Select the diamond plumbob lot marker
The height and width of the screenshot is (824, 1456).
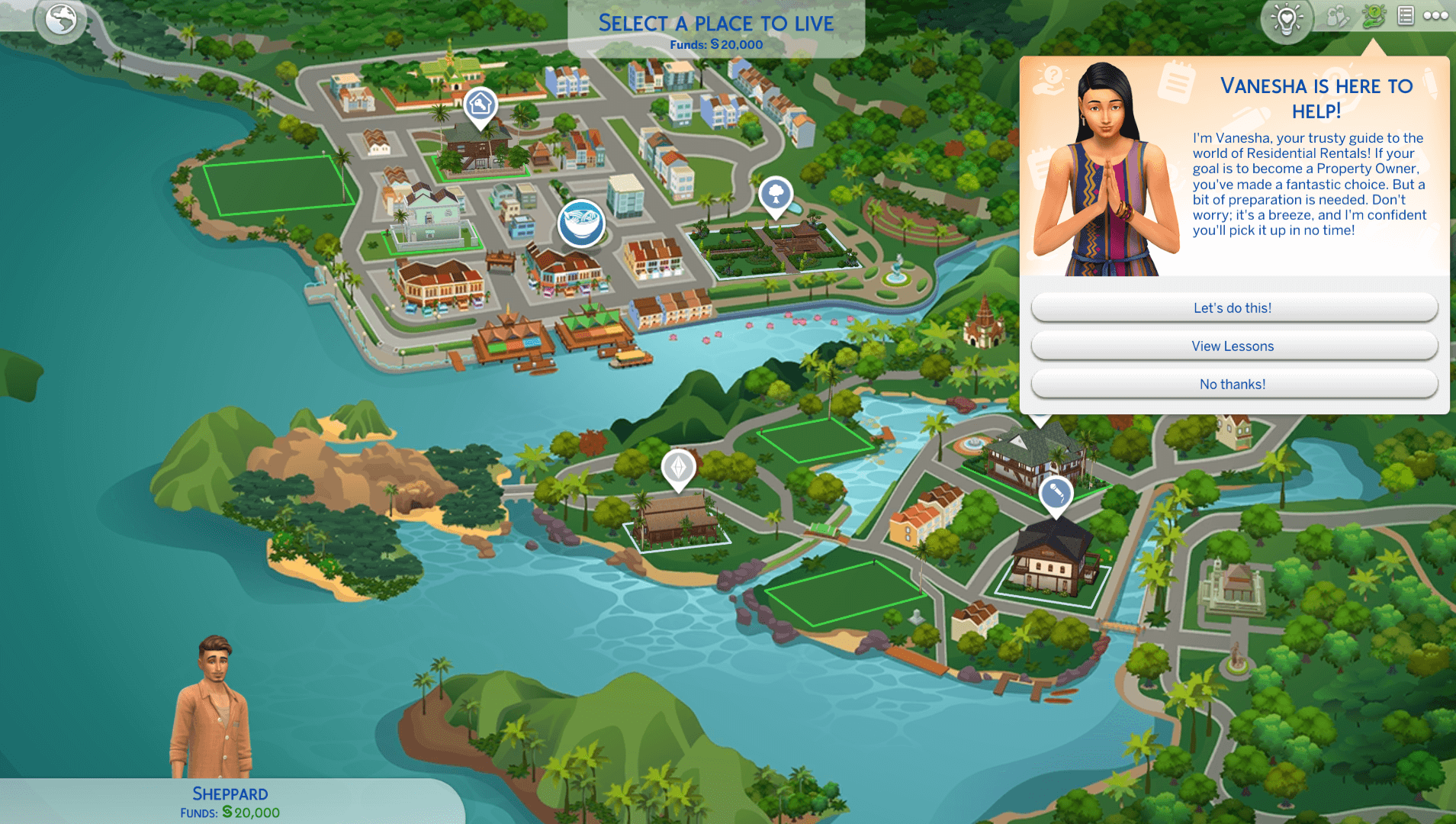click(x=678, y=467)
